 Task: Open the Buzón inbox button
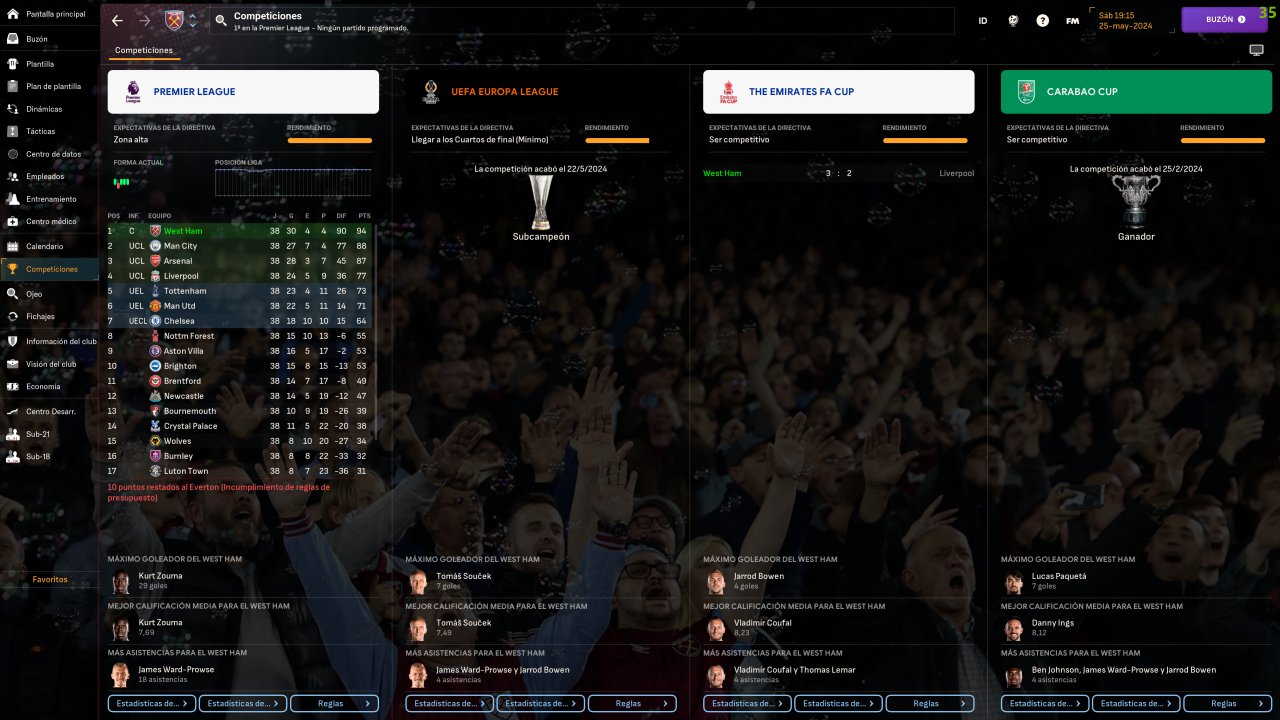coord(1224,19)
